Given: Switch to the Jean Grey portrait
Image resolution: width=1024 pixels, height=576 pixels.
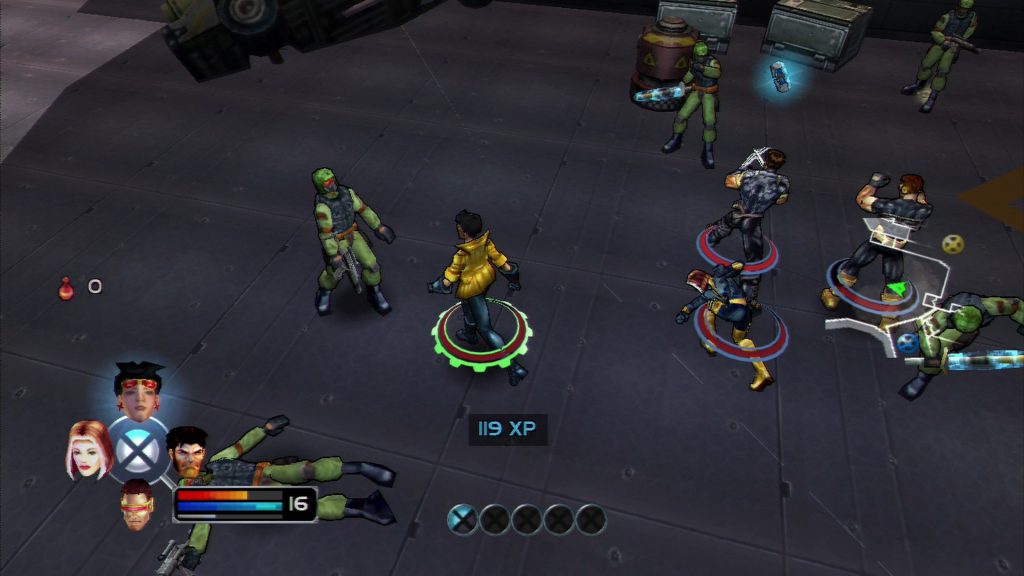Looking at the screenshot, I should 86,448.
